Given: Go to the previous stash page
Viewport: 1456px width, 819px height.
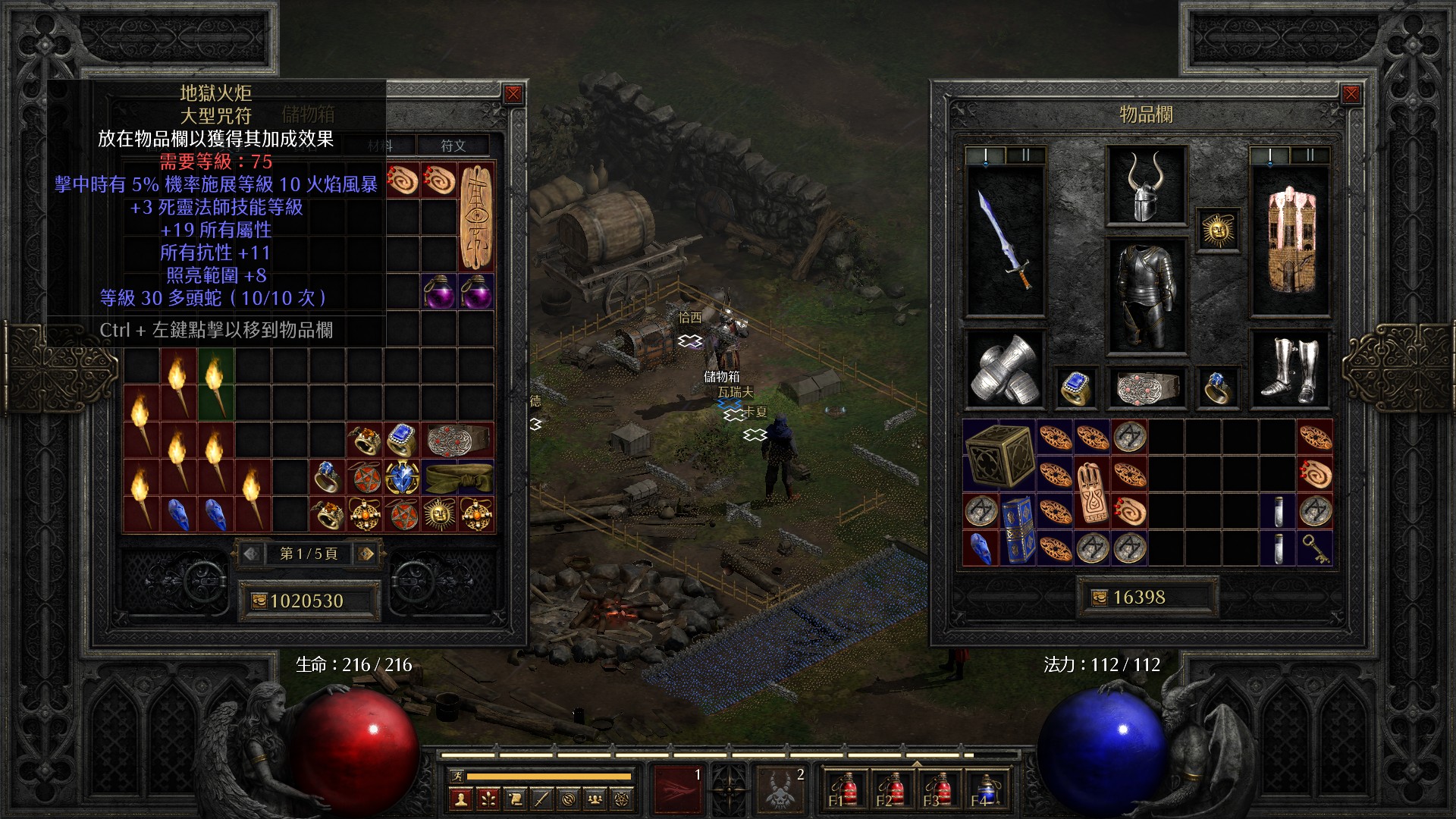Looking at the screenshot, I should coord(251,554).
